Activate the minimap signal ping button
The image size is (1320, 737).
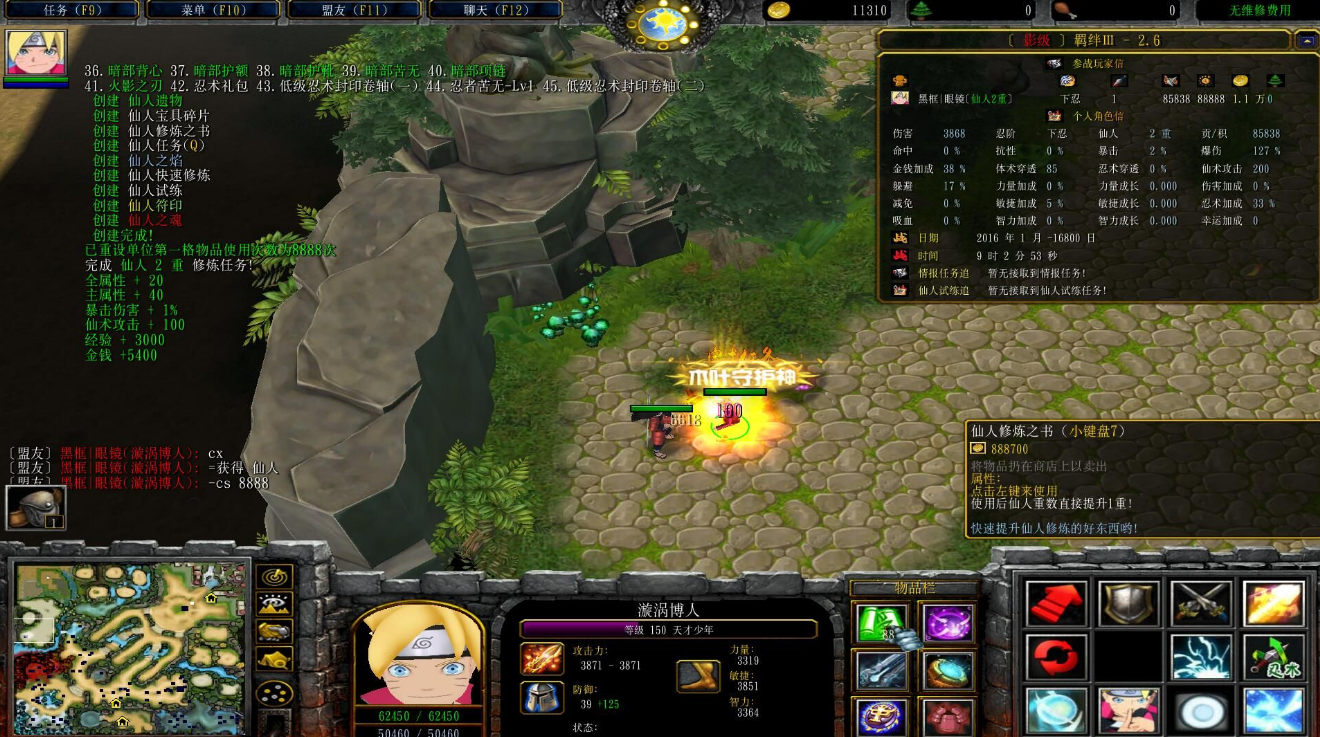[274, 577]
